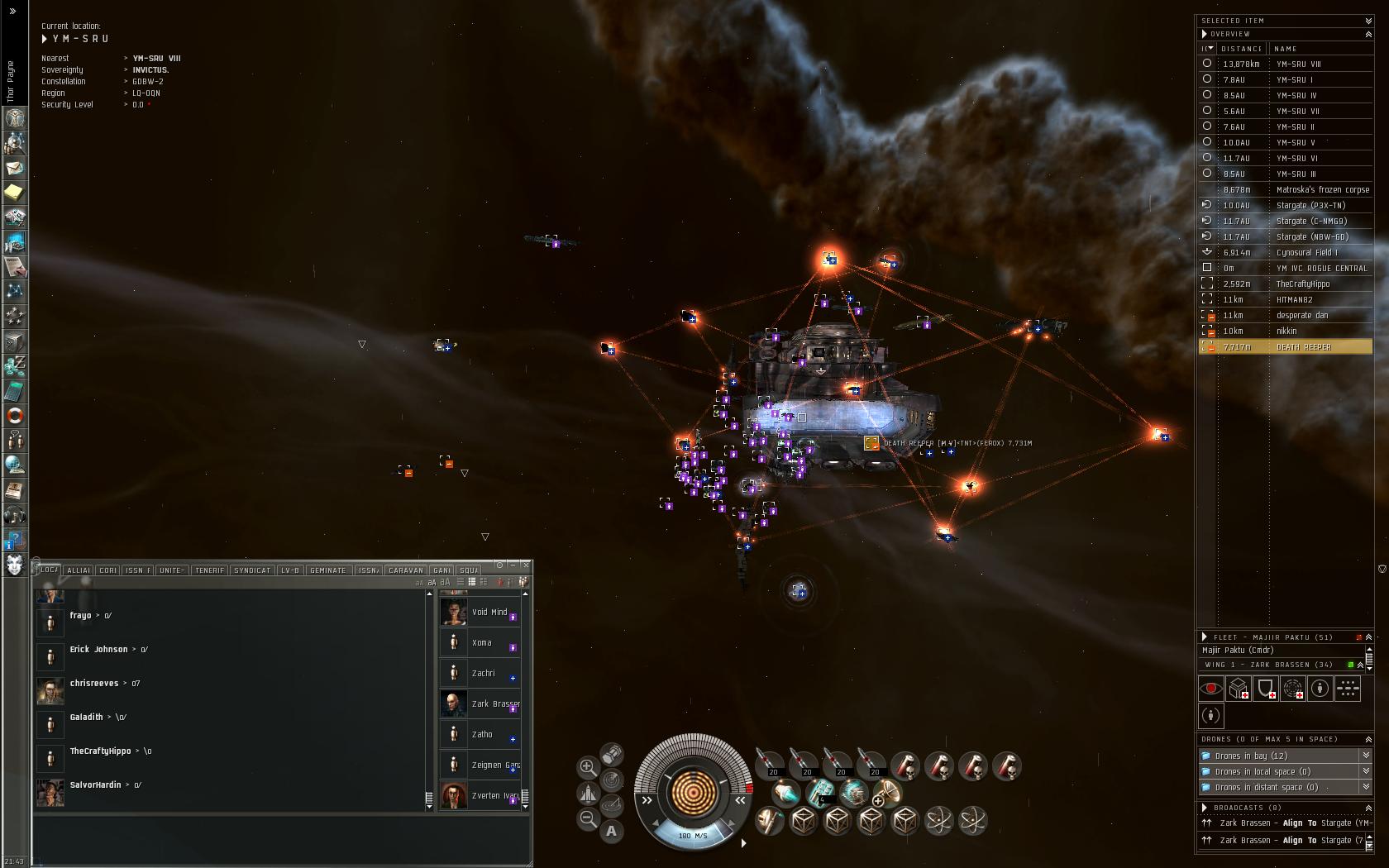Collapse the Broadcasts panel
The image size is (1389, 868).
(1368, 808)
